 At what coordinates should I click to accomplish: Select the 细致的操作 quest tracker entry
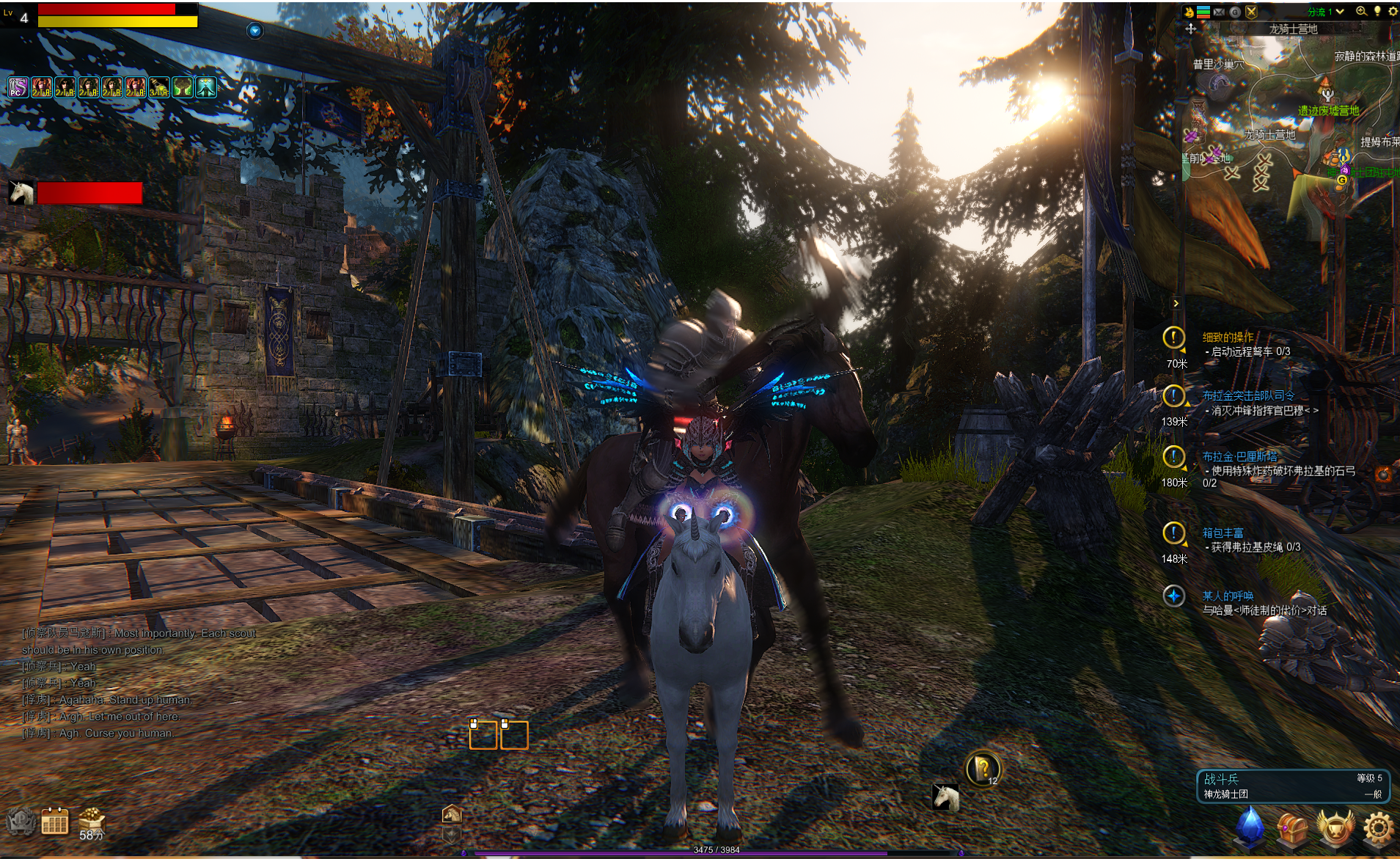click(x=1228, y=337)
